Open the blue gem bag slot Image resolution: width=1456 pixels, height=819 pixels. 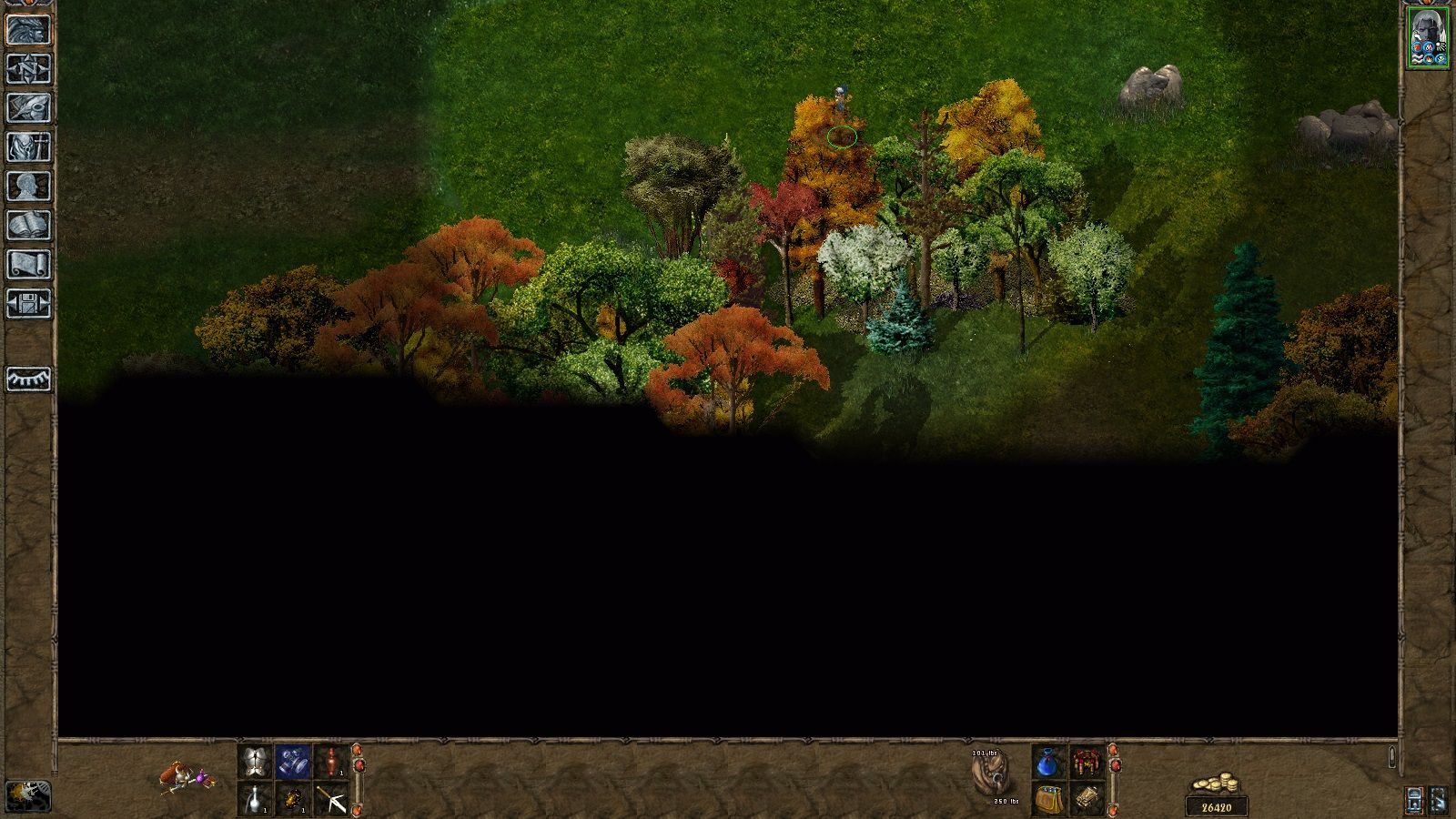coord(1049,762)
